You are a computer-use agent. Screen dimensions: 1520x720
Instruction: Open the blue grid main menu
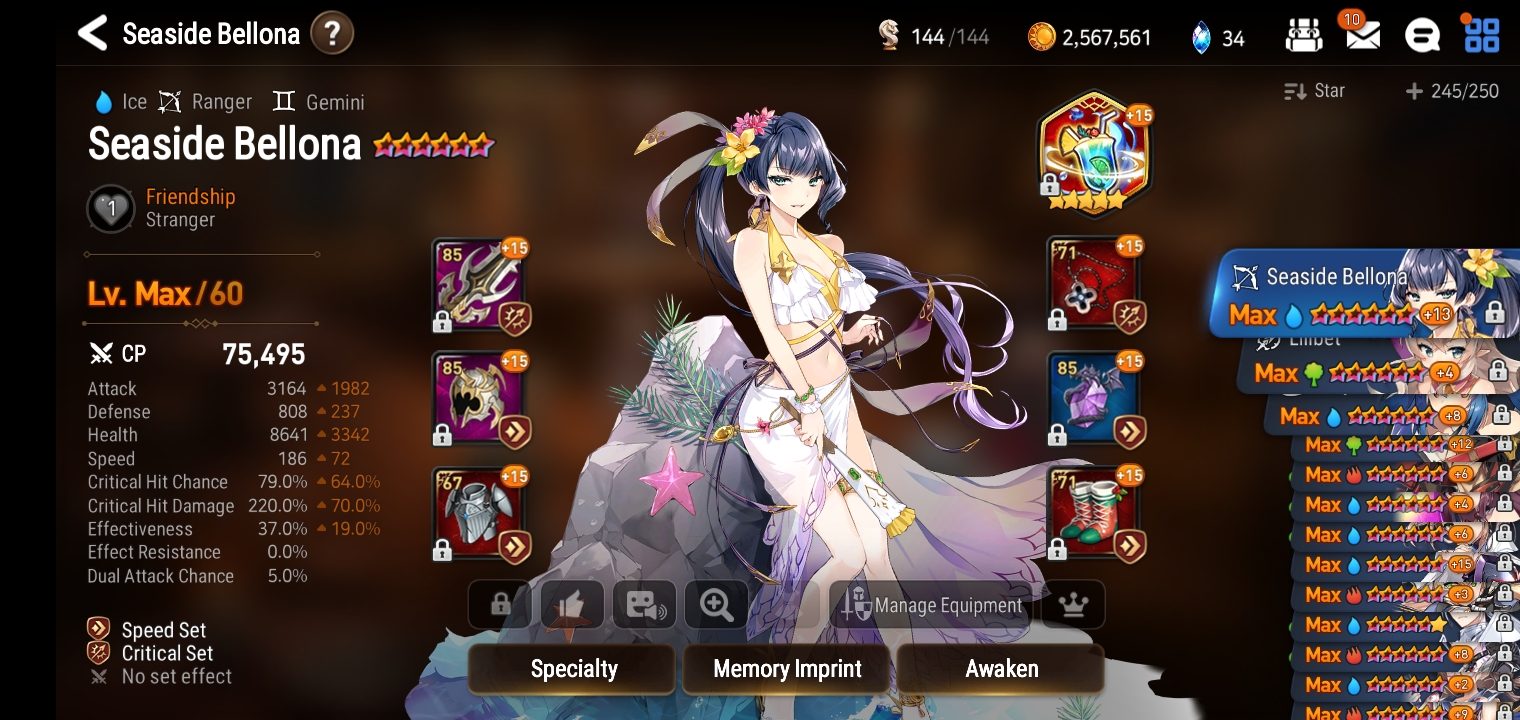pos(1481,36)
